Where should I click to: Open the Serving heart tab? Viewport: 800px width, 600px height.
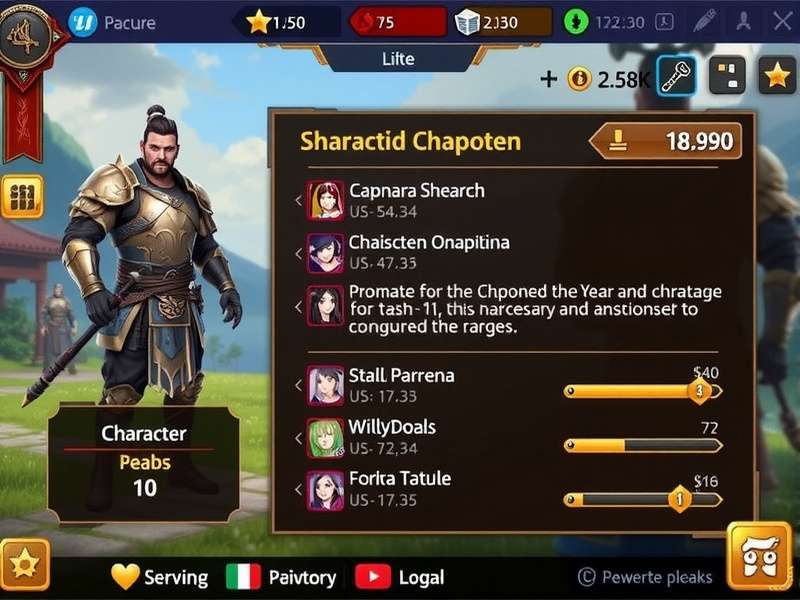click(x=160, y=577)
